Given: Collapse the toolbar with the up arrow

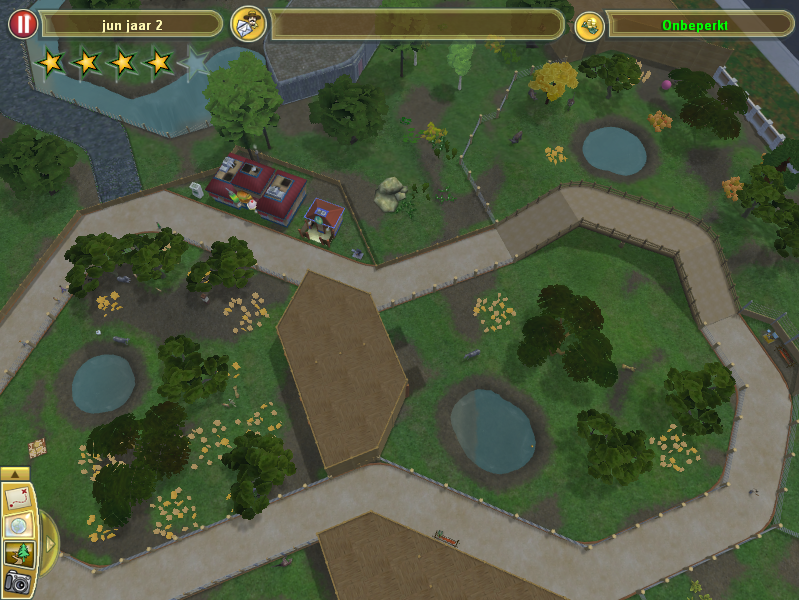Looking at the screenshot, I should point(15,473).
